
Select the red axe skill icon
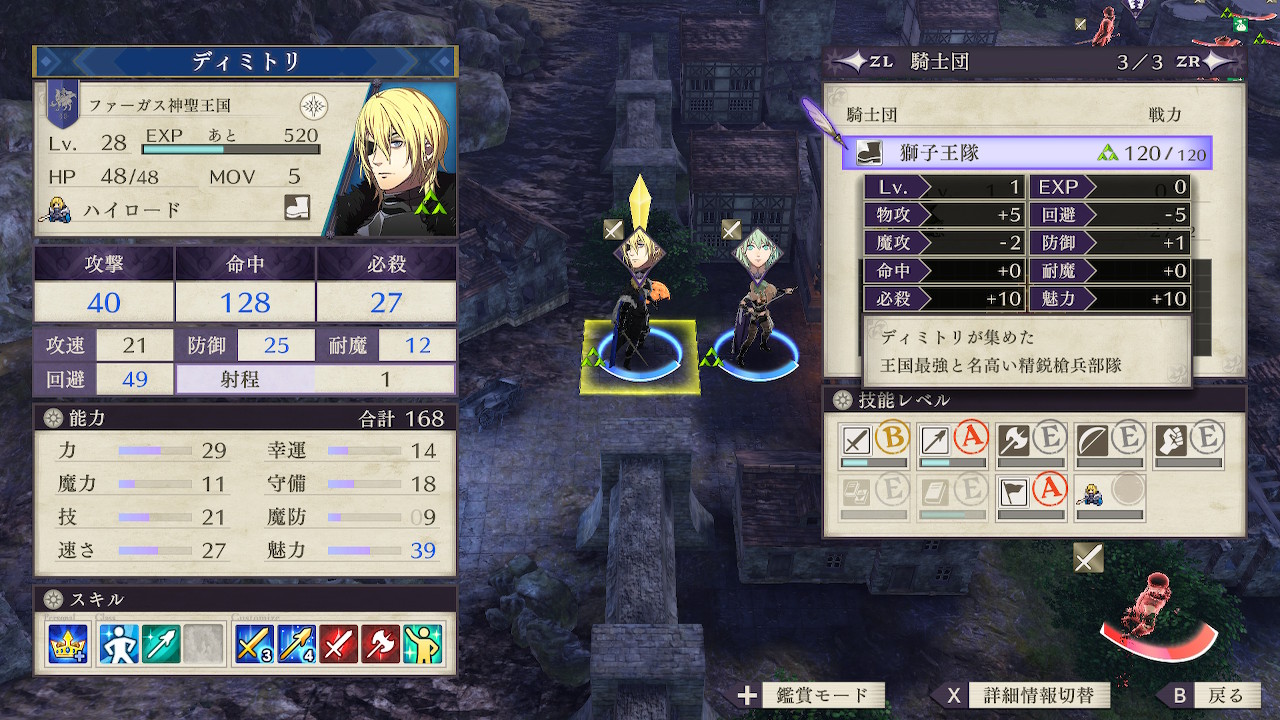pos(381,645)
